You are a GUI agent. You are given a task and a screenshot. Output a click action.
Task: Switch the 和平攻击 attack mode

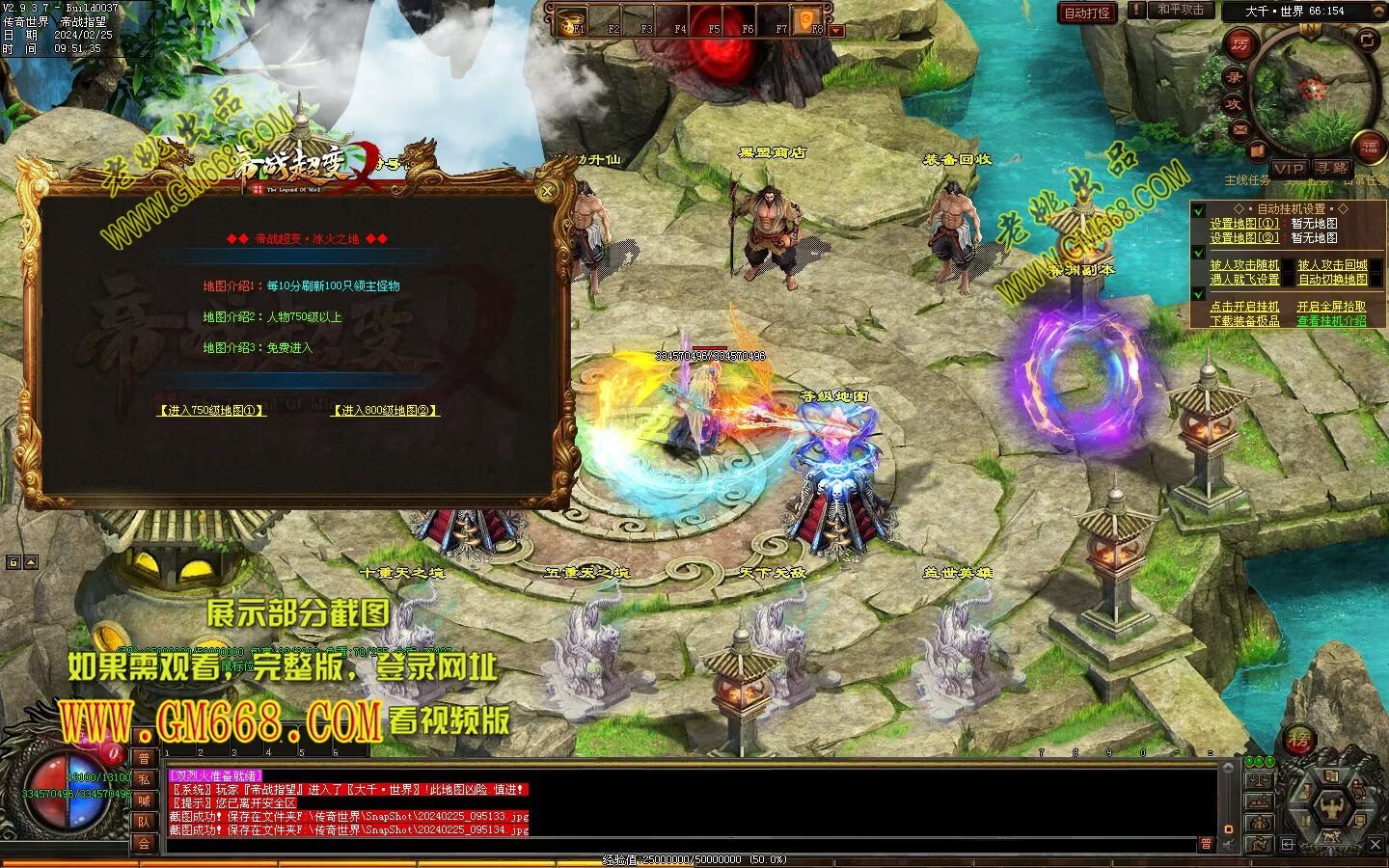[1180, 11]
